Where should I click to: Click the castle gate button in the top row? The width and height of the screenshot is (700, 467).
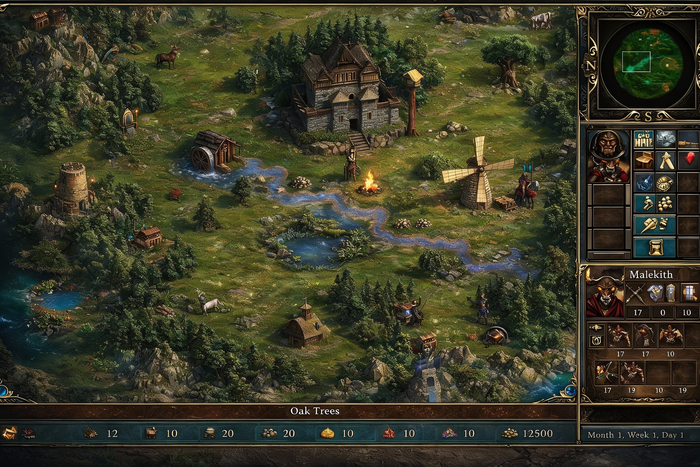pos(644,138)
